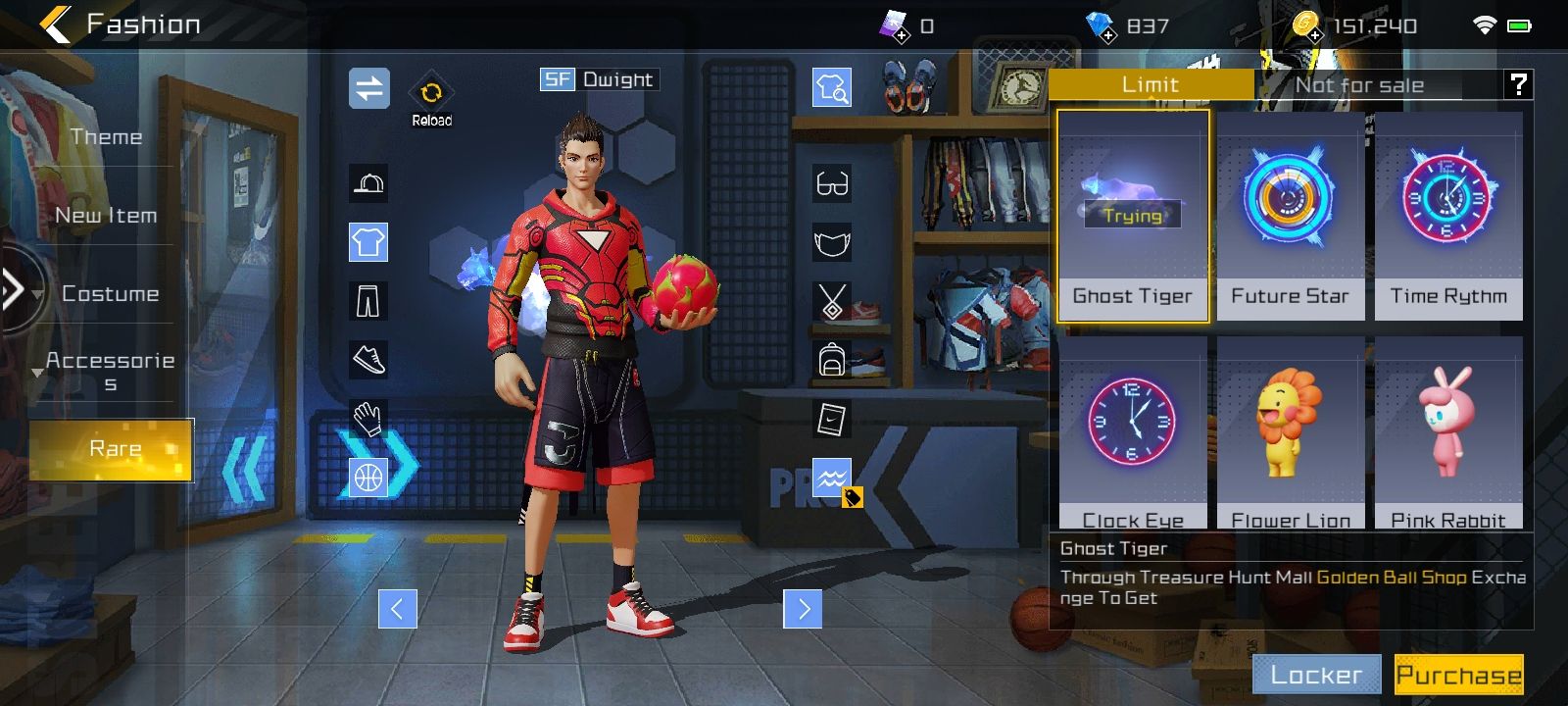Switch to the Limit tab
1568x706 pixels.
click(x=1151, y=85)
